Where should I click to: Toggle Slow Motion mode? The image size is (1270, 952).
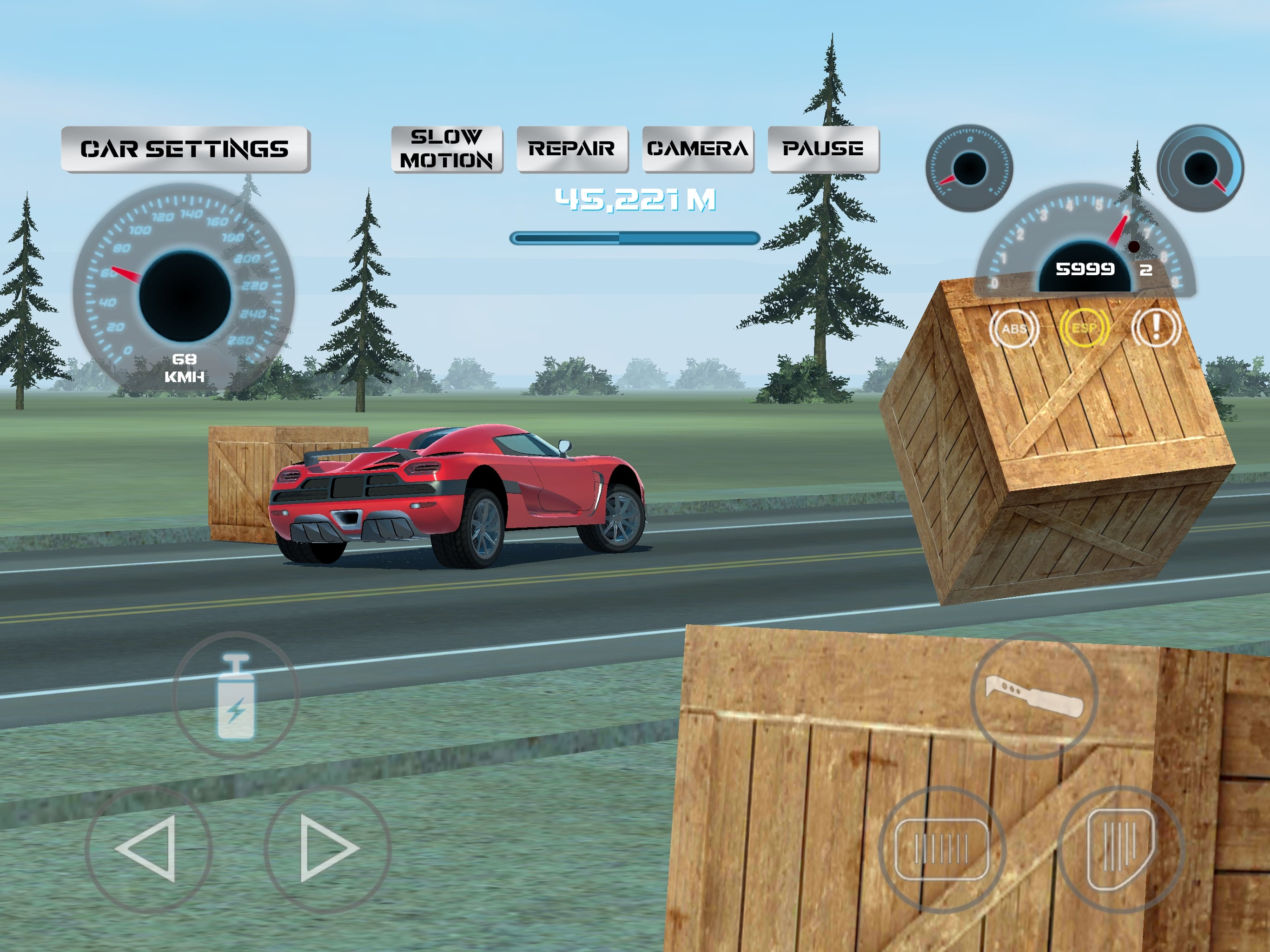pos(446,149)
